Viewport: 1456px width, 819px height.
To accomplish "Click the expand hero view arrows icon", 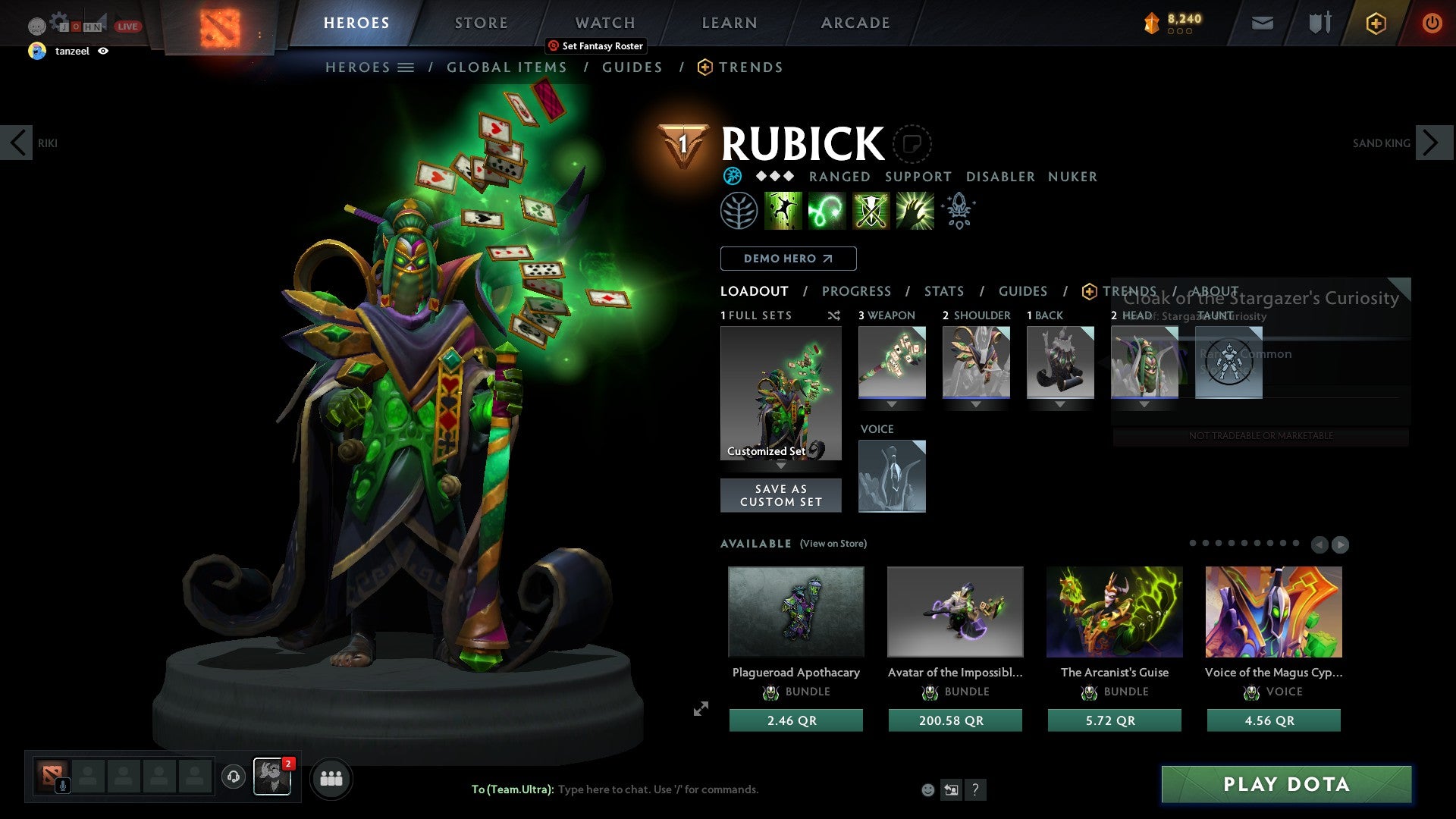I will pyautogui.click(x=701, y=709).
